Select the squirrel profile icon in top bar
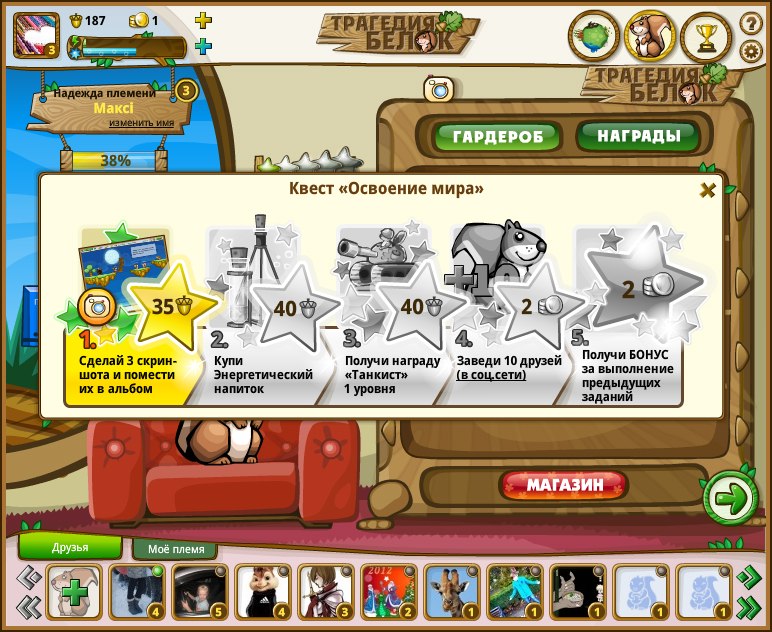This screenshot has width=772, height=632. click(650, 37)
